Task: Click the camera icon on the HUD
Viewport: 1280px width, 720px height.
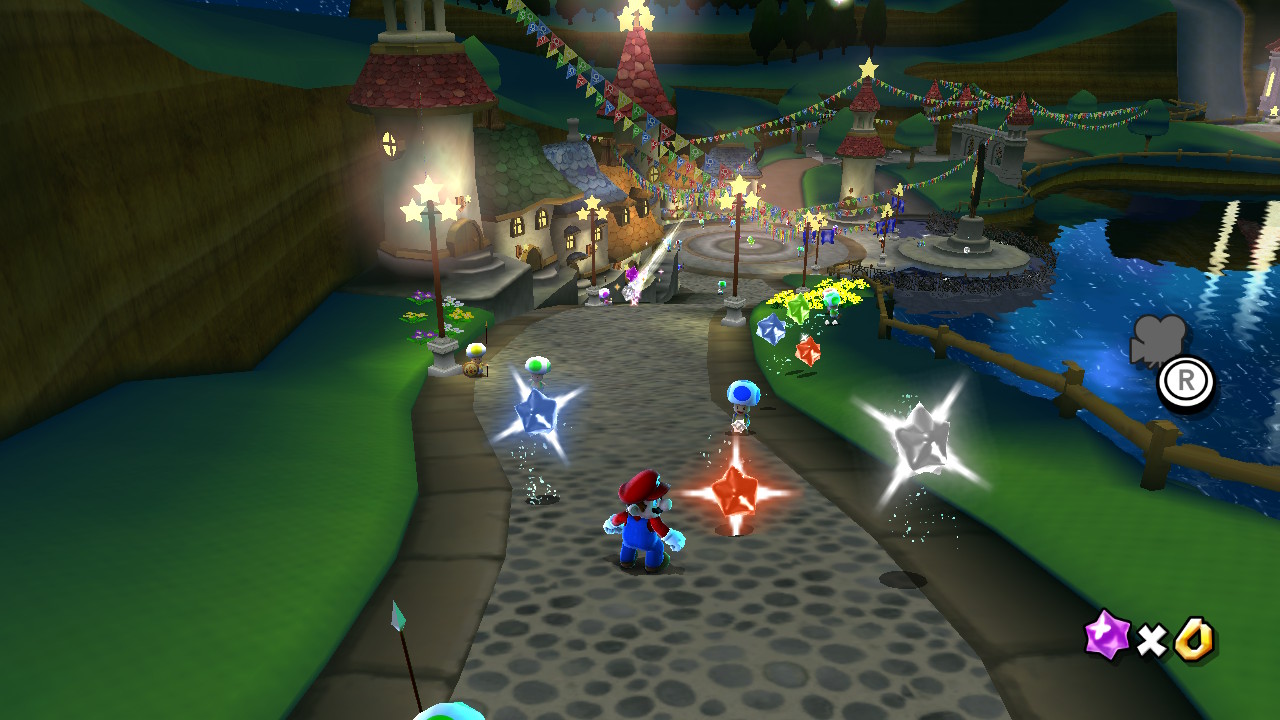Action: coord(1158,340)
